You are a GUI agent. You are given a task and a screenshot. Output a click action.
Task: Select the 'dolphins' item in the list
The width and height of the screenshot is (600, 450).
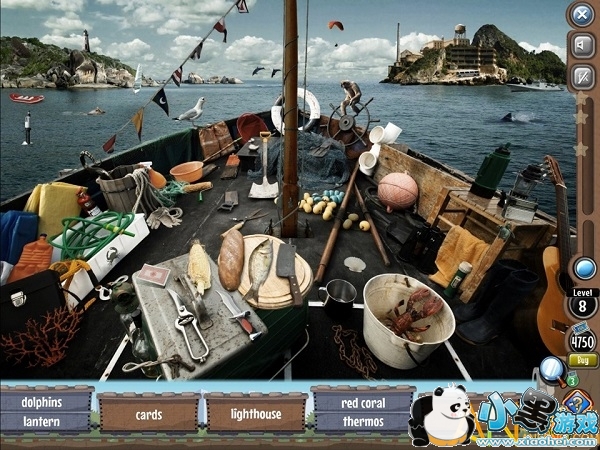click(x=47, y=402)
